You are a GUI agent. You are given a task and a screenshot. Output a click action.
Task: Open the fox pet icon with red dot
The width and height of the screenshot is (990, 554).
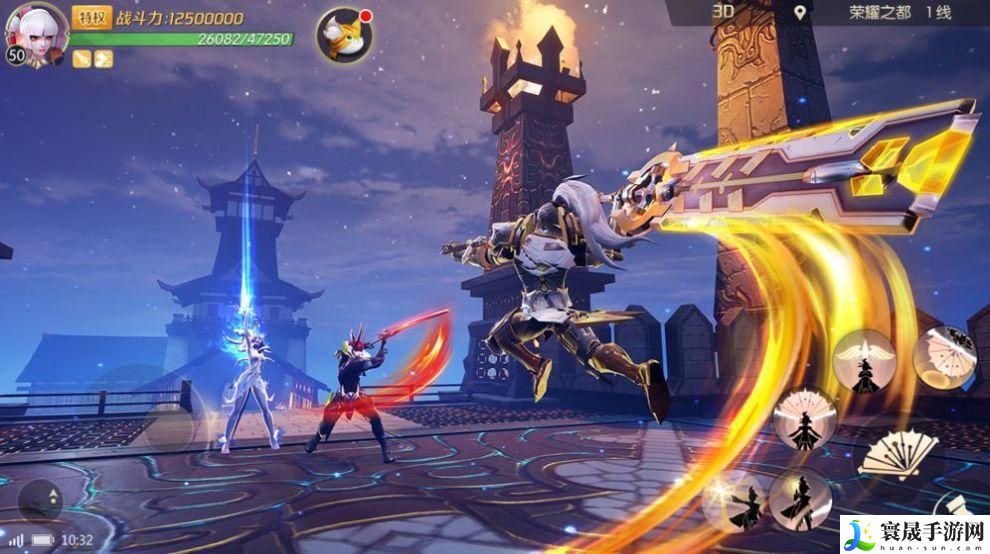(x=343, y=33)
